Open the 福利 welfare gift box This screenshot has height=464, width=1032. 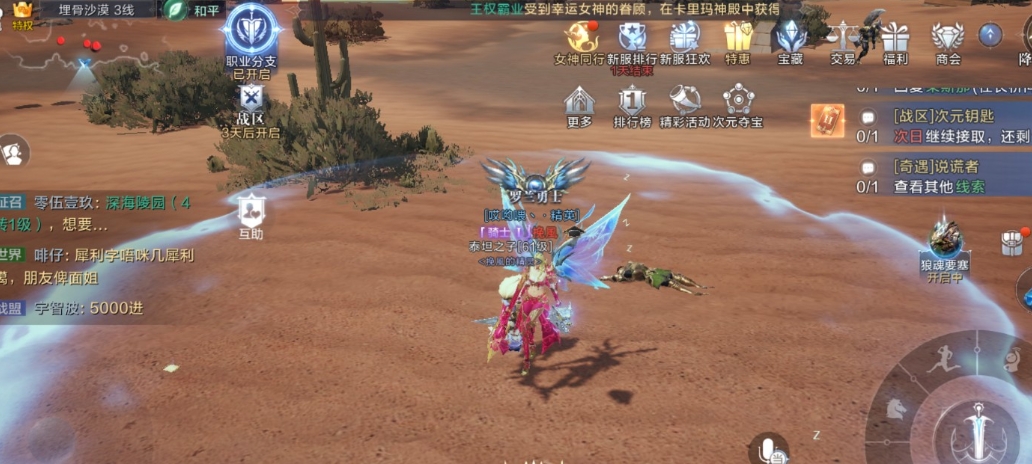coord(895,37)
